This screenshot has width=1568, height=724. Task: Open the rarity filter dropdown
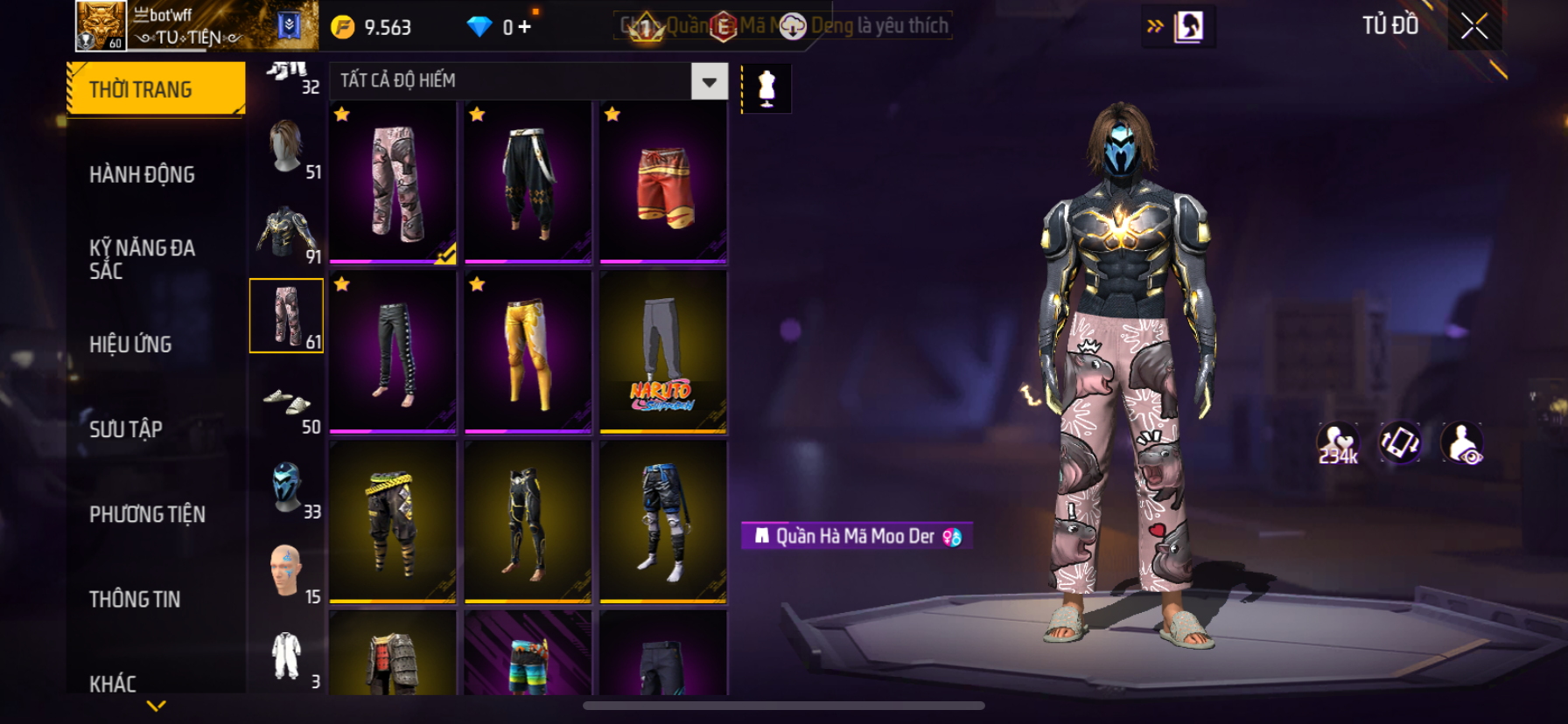[709, 81]
